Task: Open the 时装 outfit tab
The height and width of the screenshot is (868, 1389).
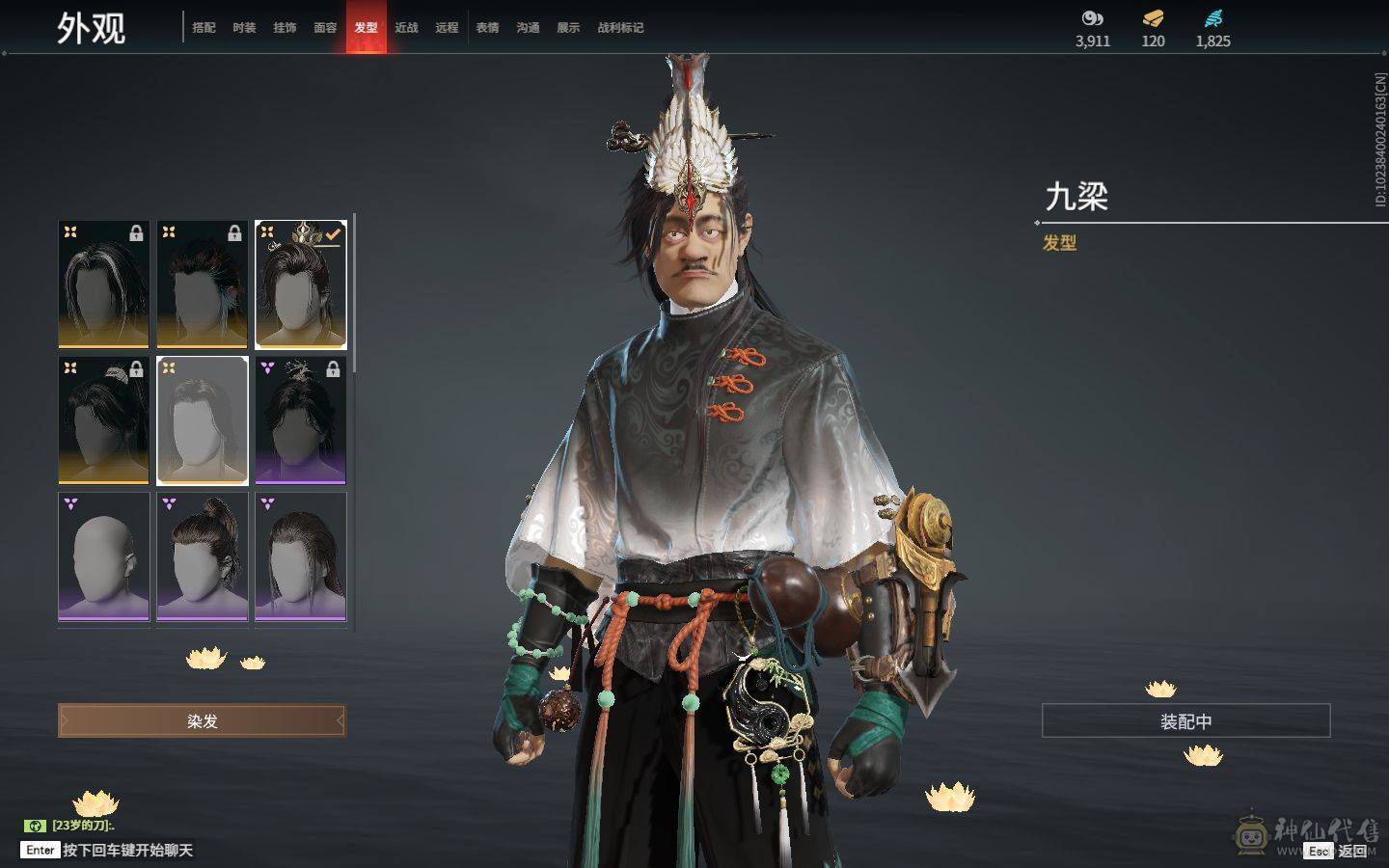Action: [244, 28]
